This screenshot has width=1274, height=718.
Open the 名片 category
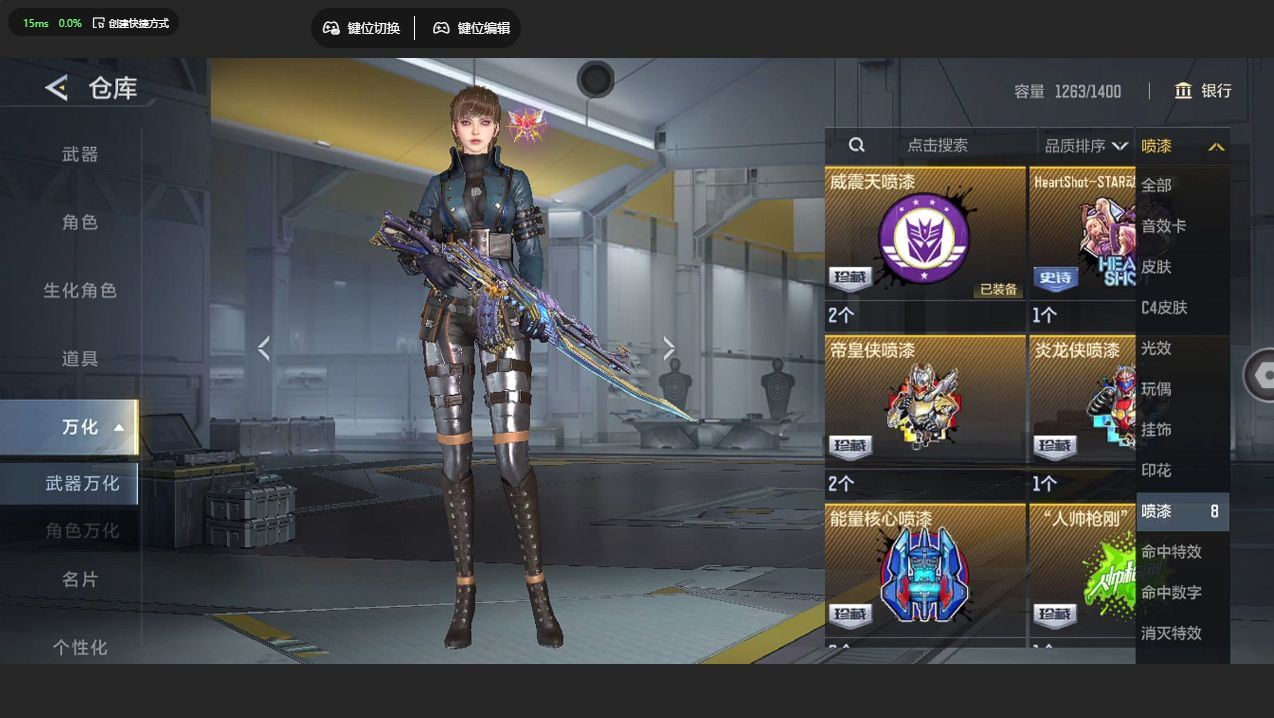(80, 579)
